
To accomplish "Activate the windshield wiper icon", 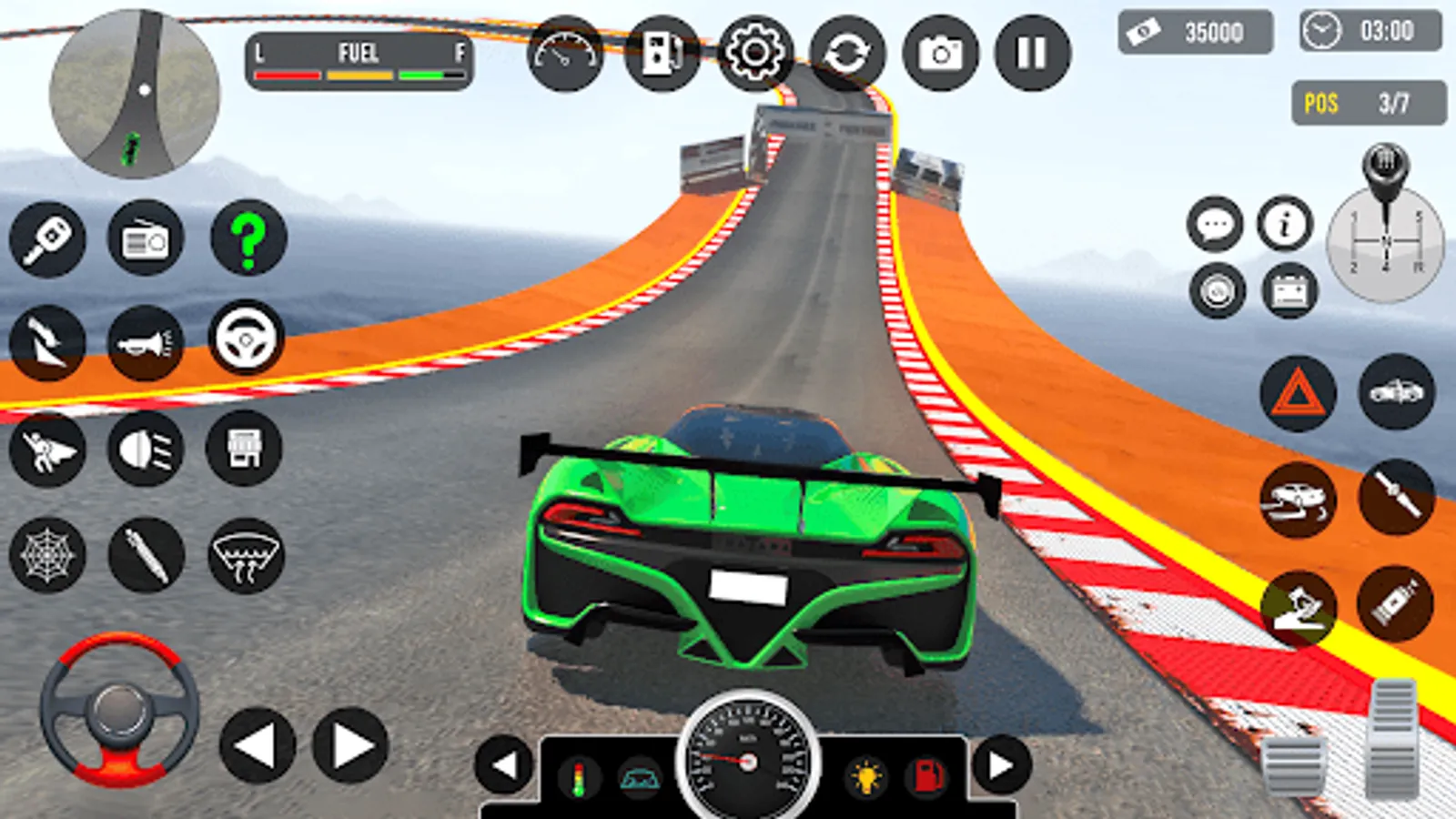I will pos(246,555).
